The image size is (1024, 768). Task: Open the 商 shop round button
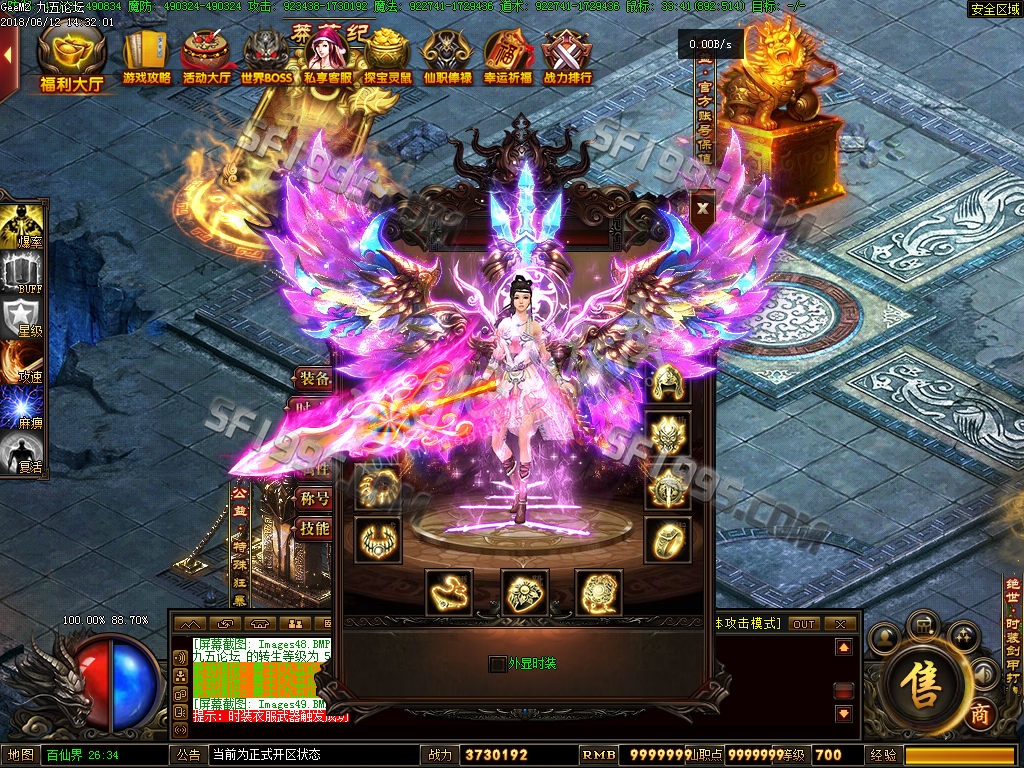tap(980, 714)
